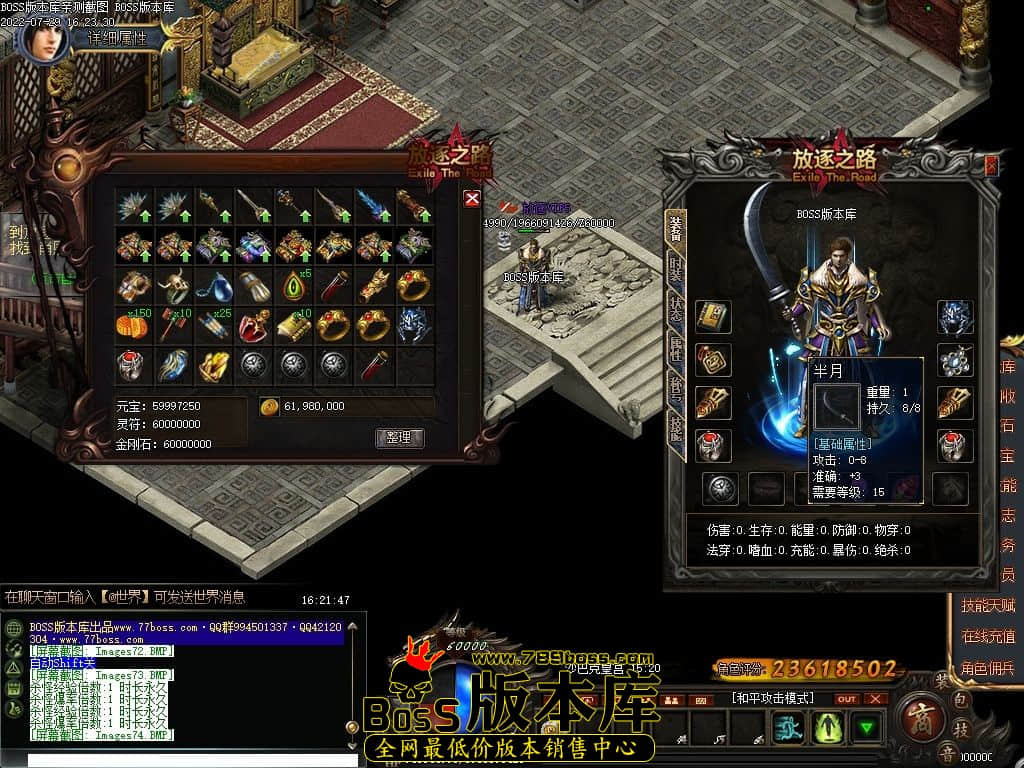
Task: Open 在线充值 online recharge menu
Action: (987, 636)
